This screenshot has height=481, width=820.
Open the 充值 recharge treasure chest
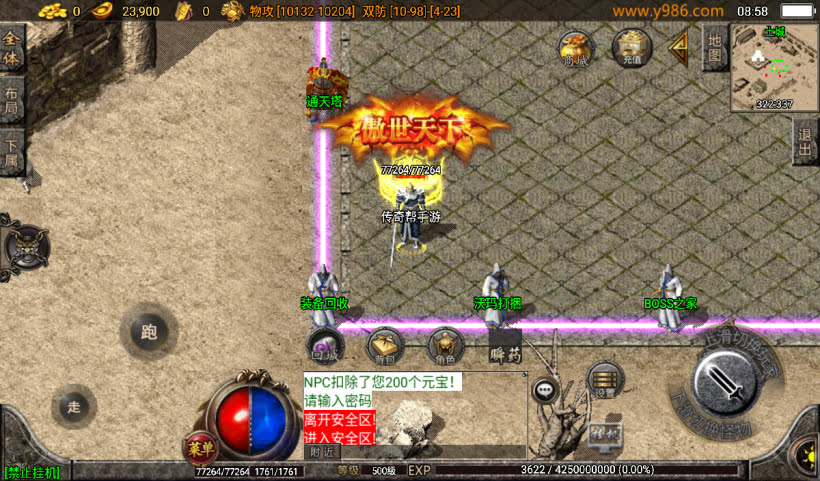[632, 47]
